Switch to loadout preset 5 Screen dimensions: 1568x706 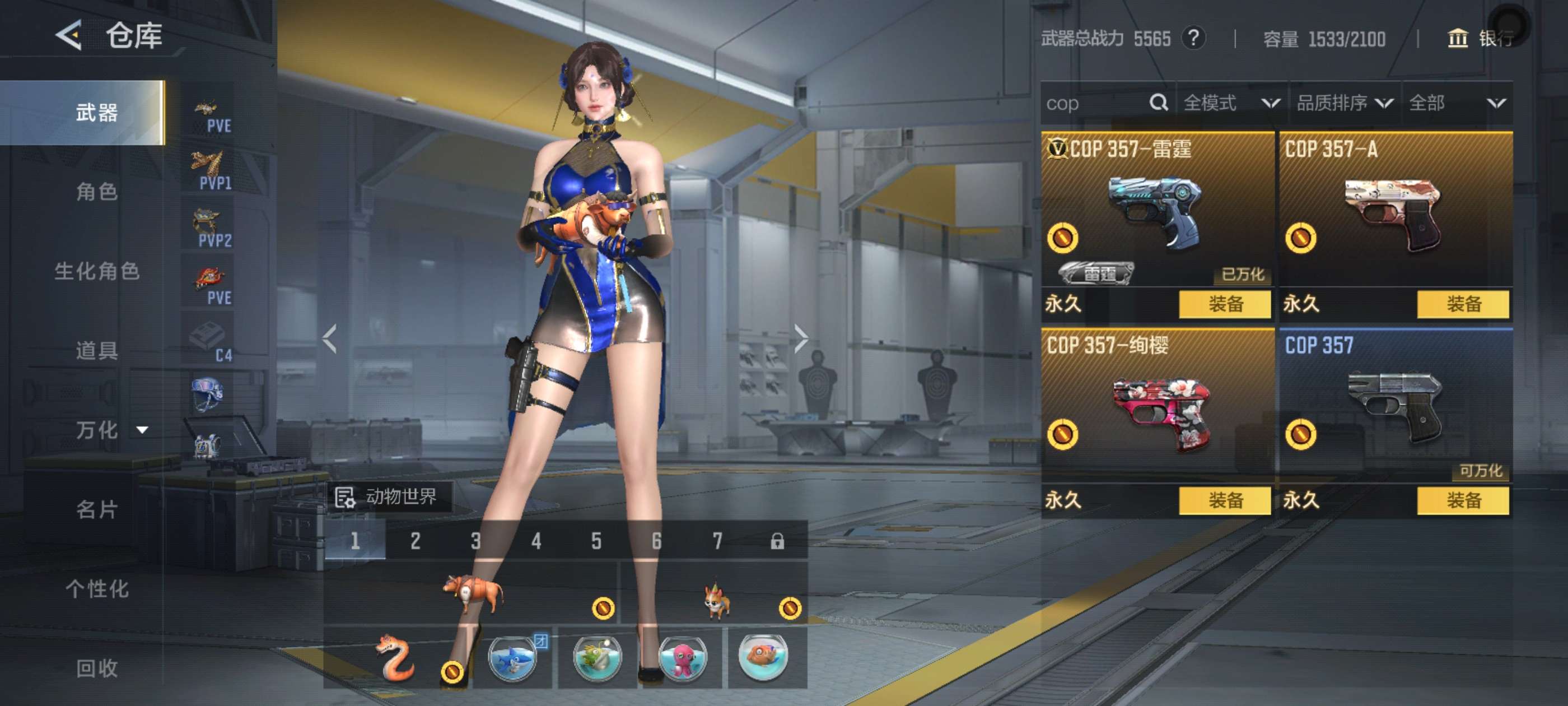(x=596, y=541)
